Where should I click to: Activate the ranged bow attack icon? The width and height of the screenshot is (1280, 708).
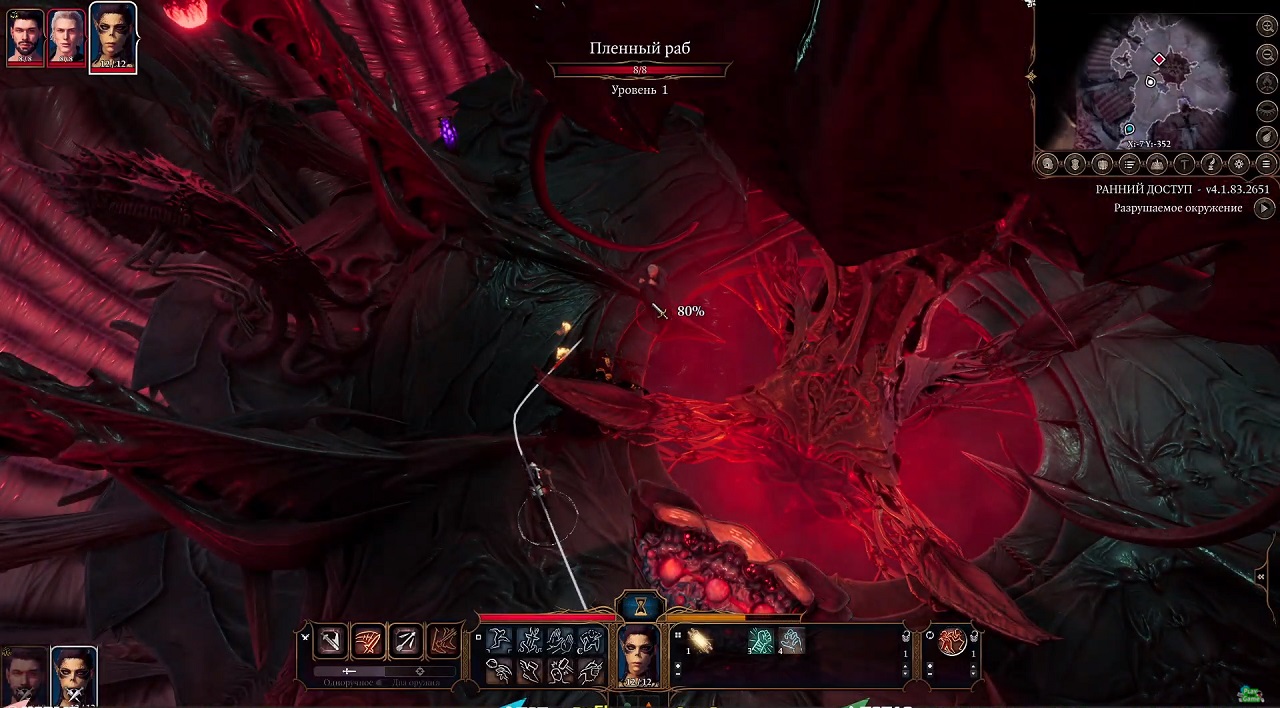[x=405, y=641]
